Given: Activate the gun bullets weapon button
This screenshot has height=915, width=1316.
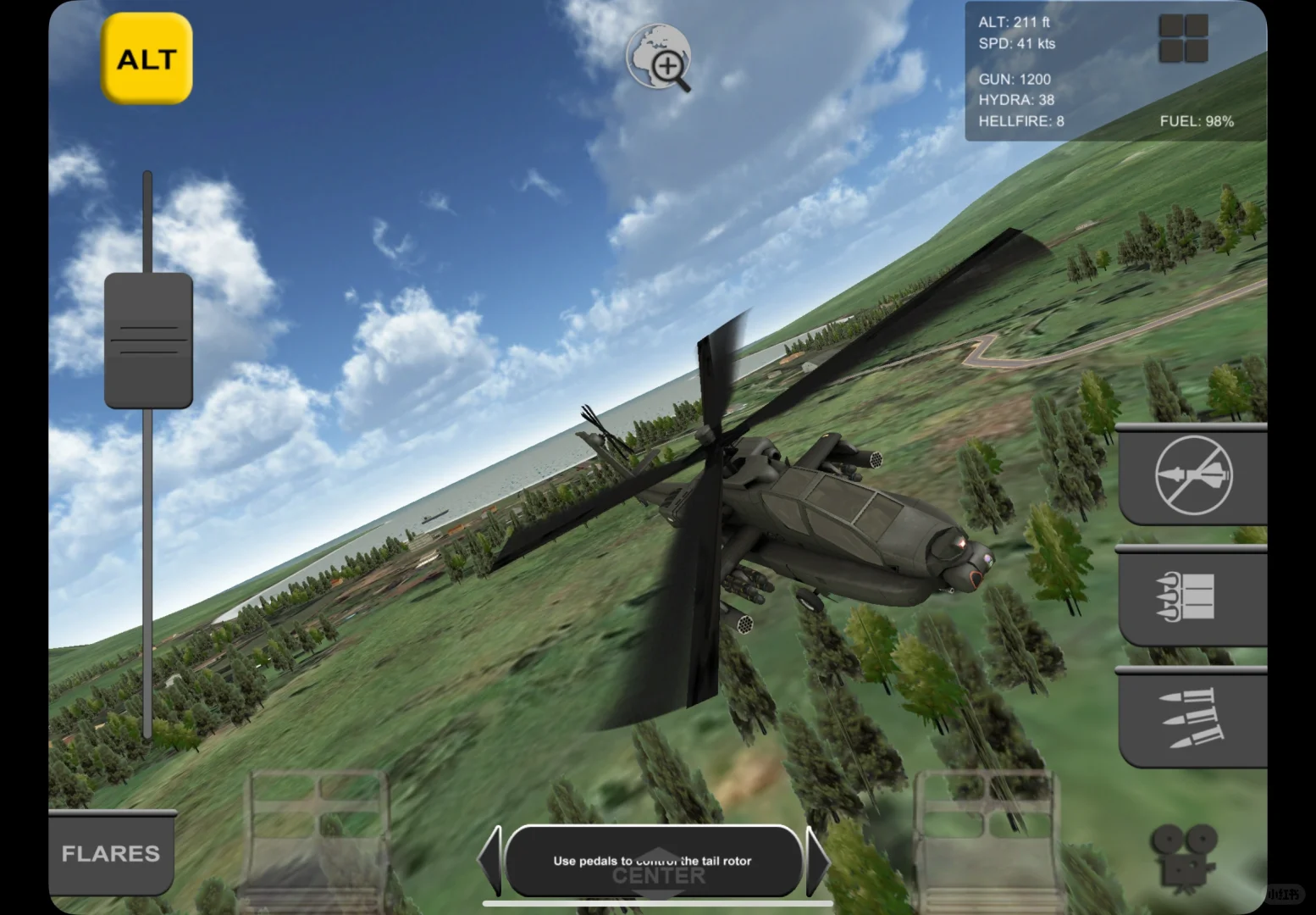Looking at the screenshot, I should [1193, 718].
